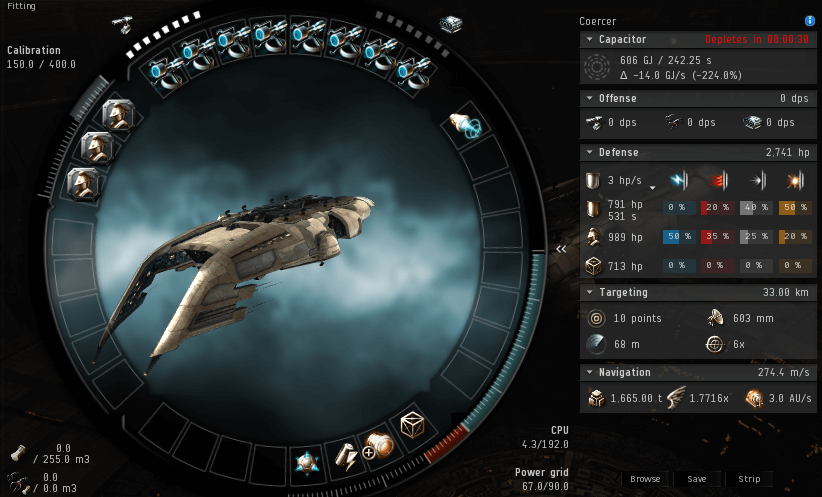Screen dimensions: 822x497
Task: Collapse the Offense section
Action: [590, 98]
